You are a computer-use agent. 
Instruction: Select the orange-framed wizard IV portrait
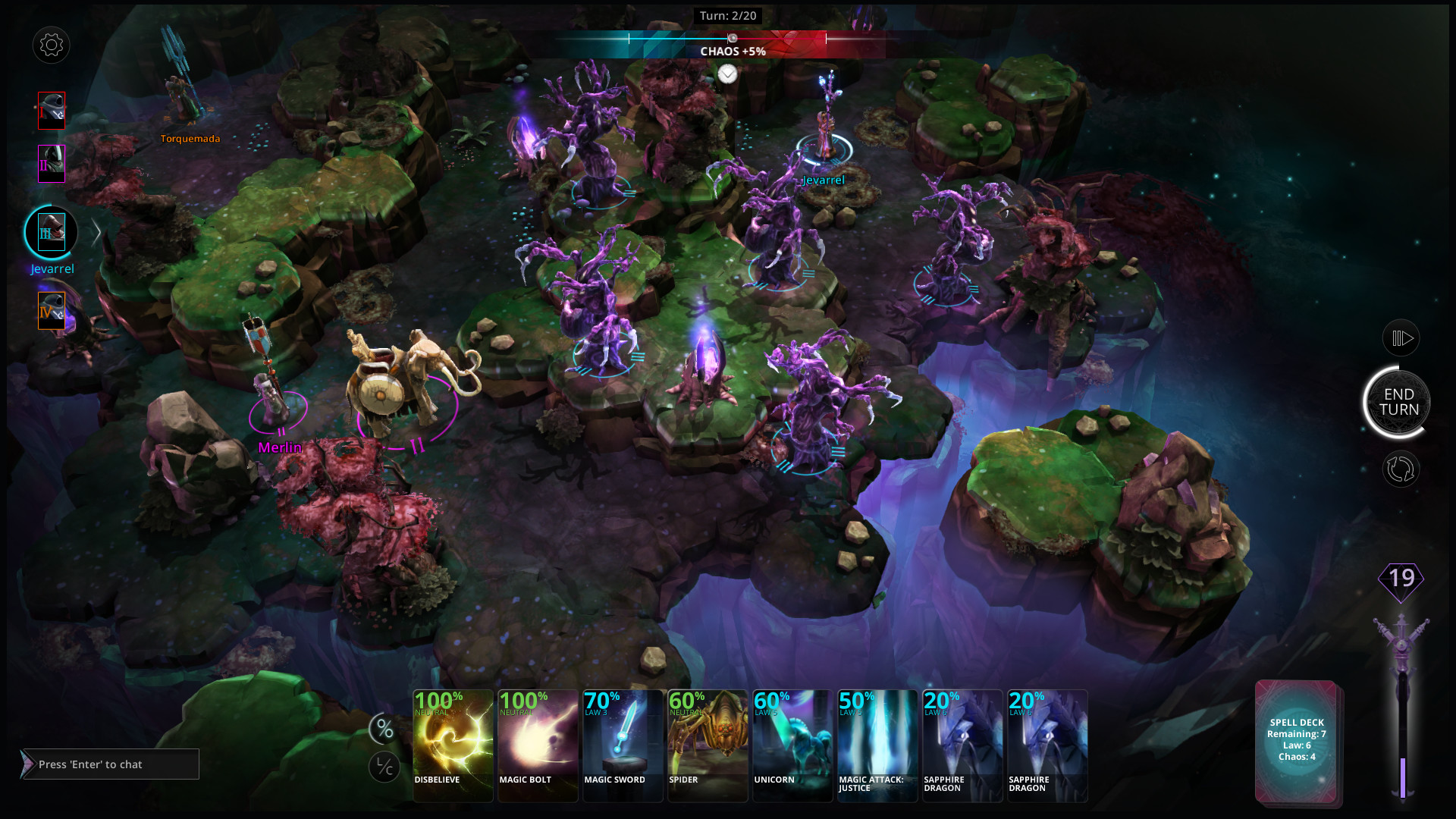(52, 311)
